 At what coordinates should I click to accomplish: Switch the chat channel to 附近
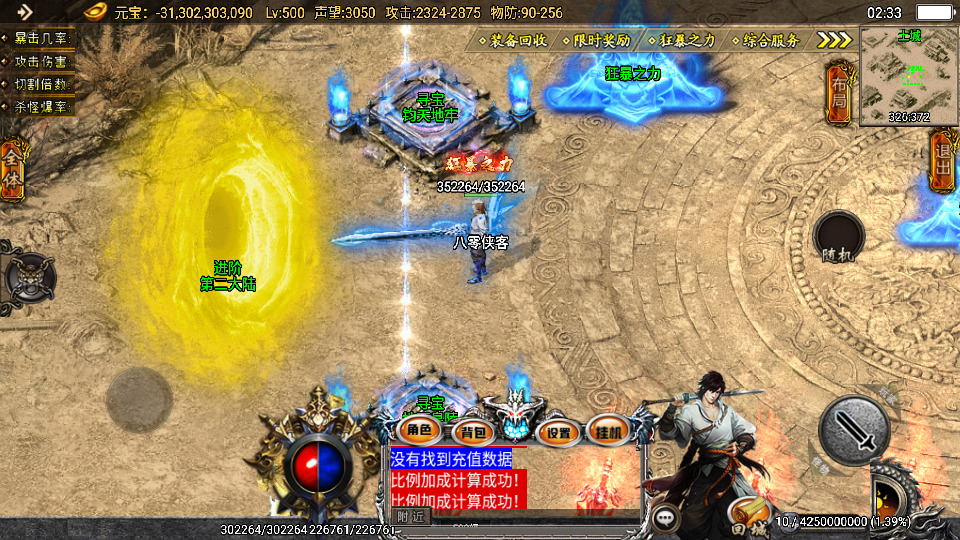coord(410,516)
